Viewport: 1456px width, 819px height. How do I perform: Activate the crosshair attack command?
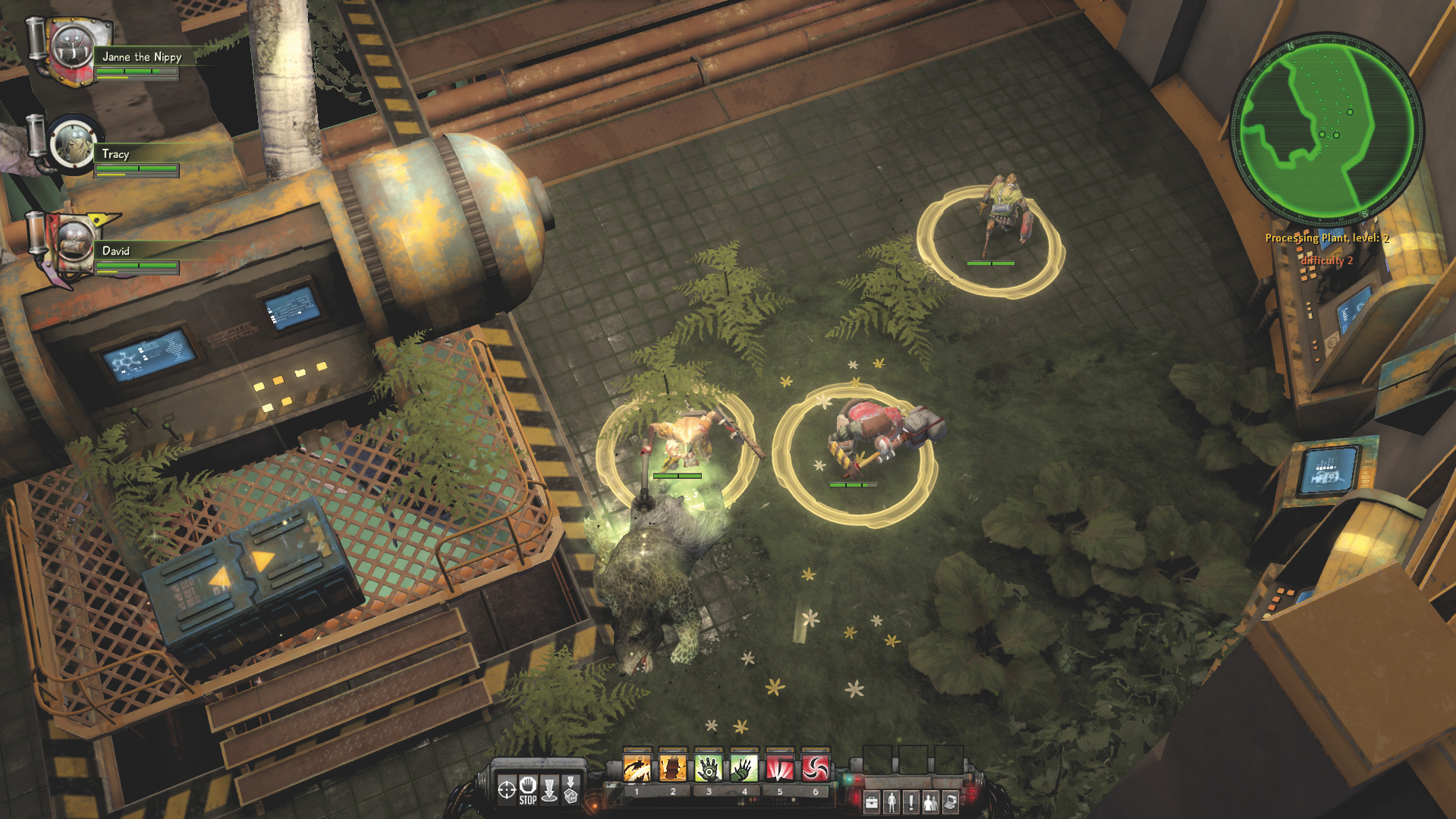tap(506, 789)
